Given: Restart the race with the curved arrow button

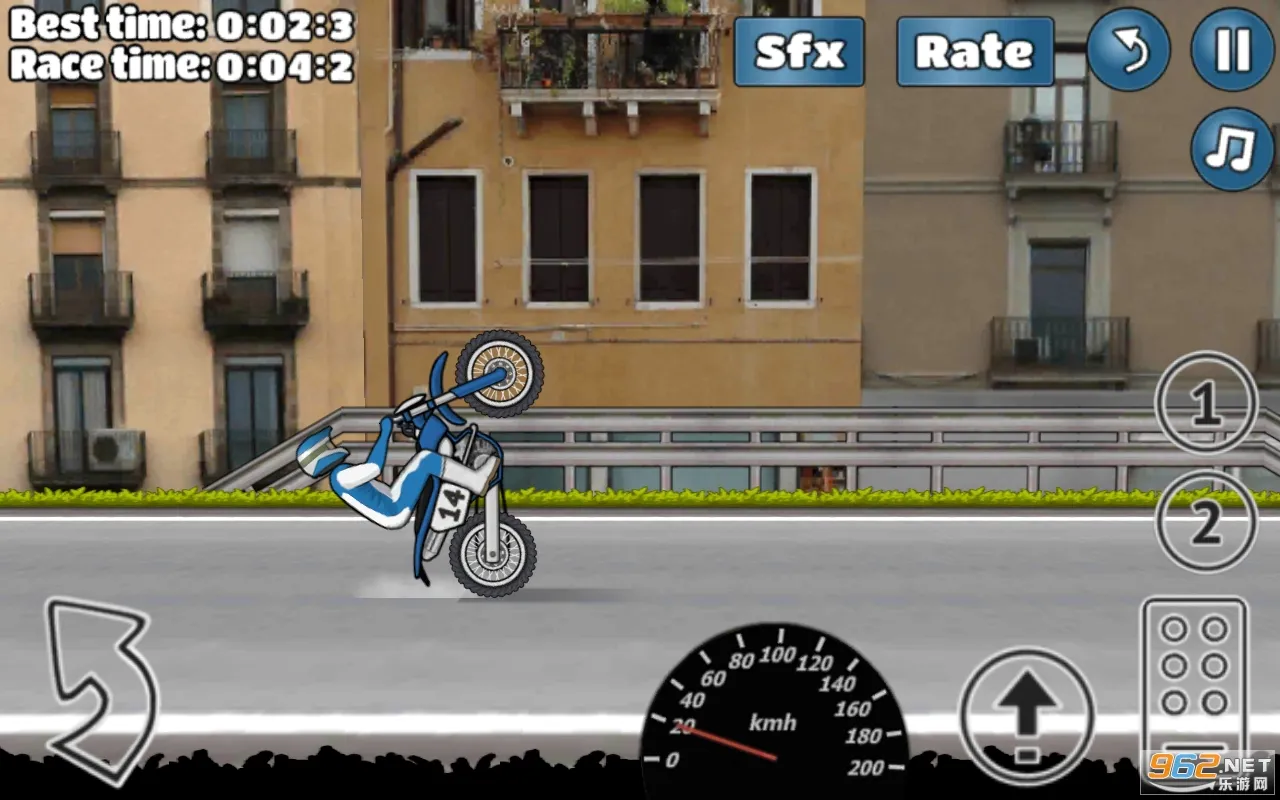Looking at the screenshot, I should click(x=1128, y=50).
